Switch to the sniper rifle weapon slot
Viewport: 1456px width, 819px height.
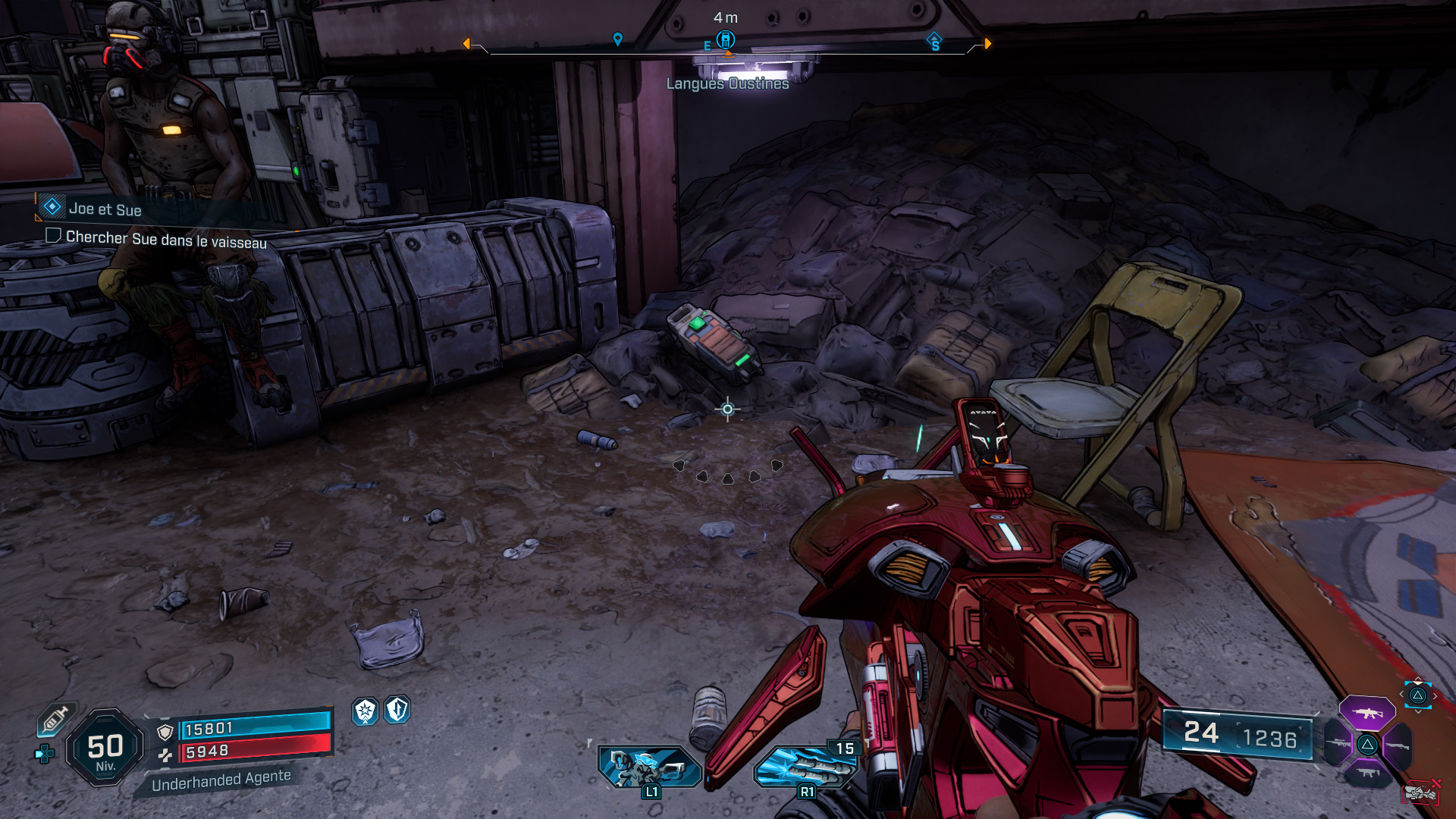(x=1339, y=744)
